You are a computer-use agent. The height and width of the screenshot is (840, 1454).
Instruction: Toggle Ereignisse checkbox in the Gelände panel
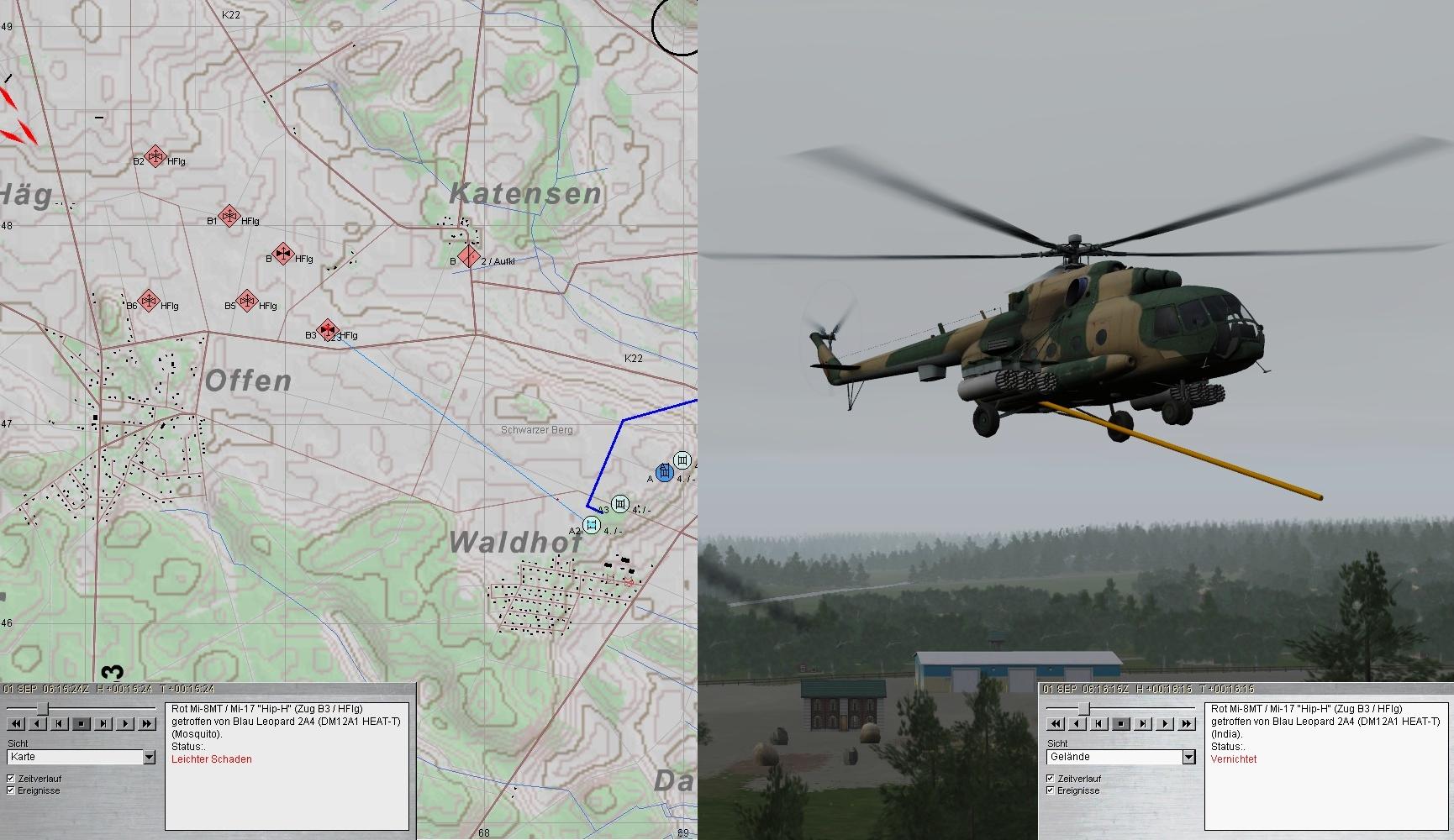click(1051, 790)
